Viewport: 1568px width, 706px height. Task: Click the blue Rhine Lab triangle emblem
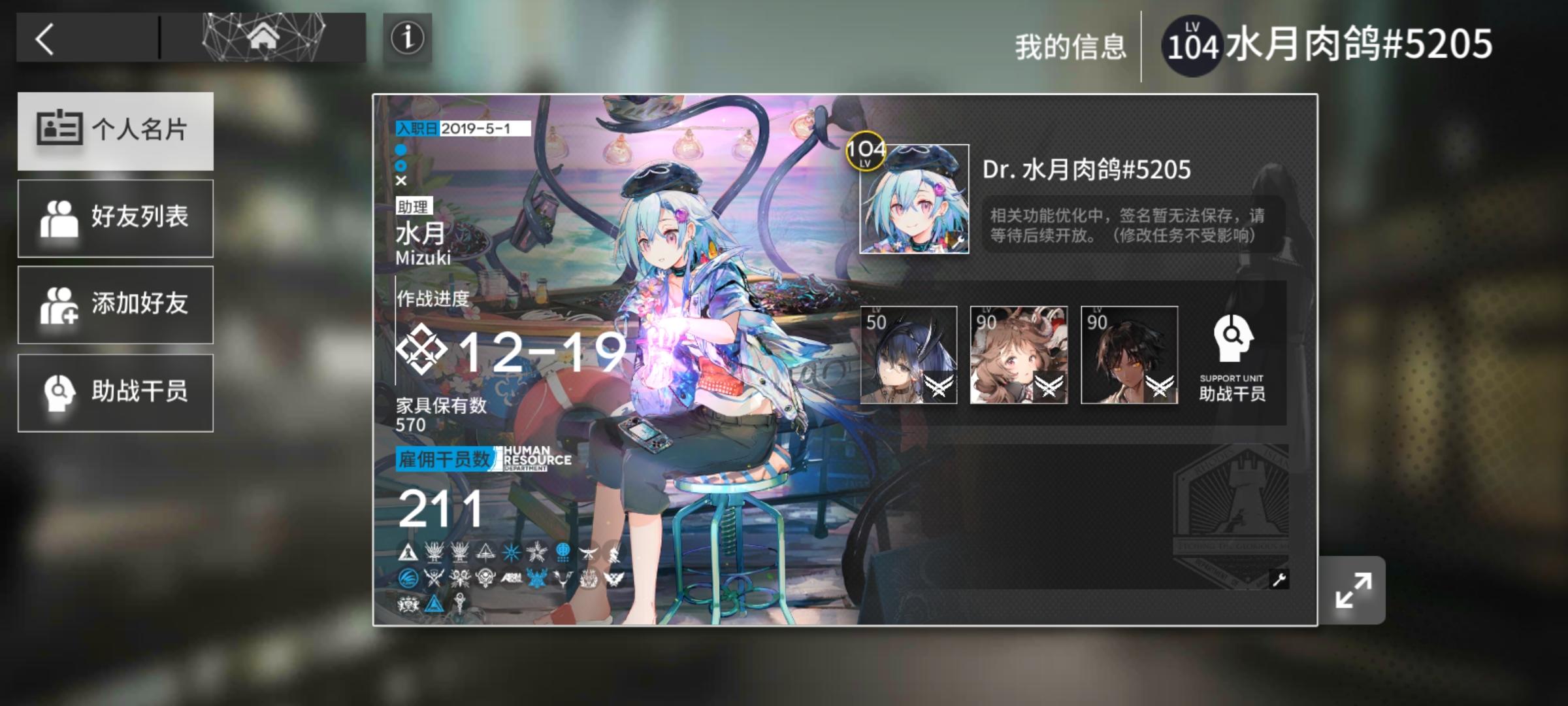(434, 605)
